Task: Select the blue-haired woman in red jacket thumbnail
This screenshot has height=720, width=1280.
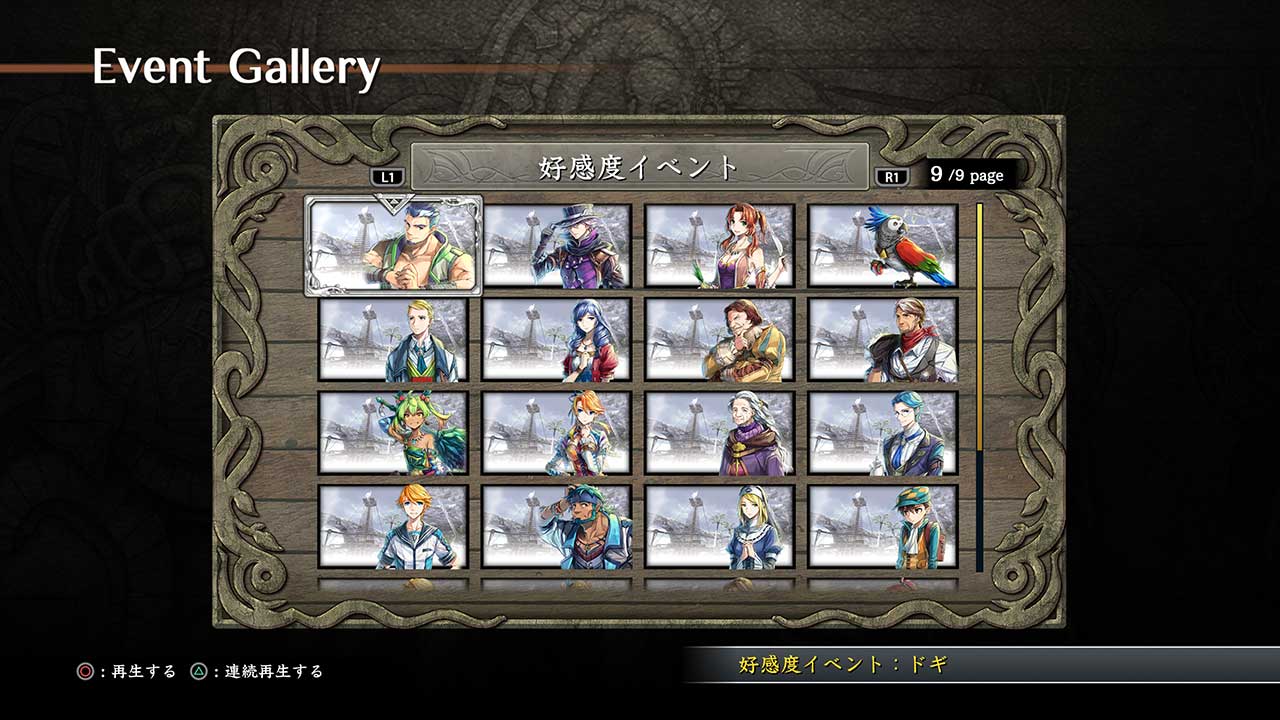Action: tap(557, 339)
